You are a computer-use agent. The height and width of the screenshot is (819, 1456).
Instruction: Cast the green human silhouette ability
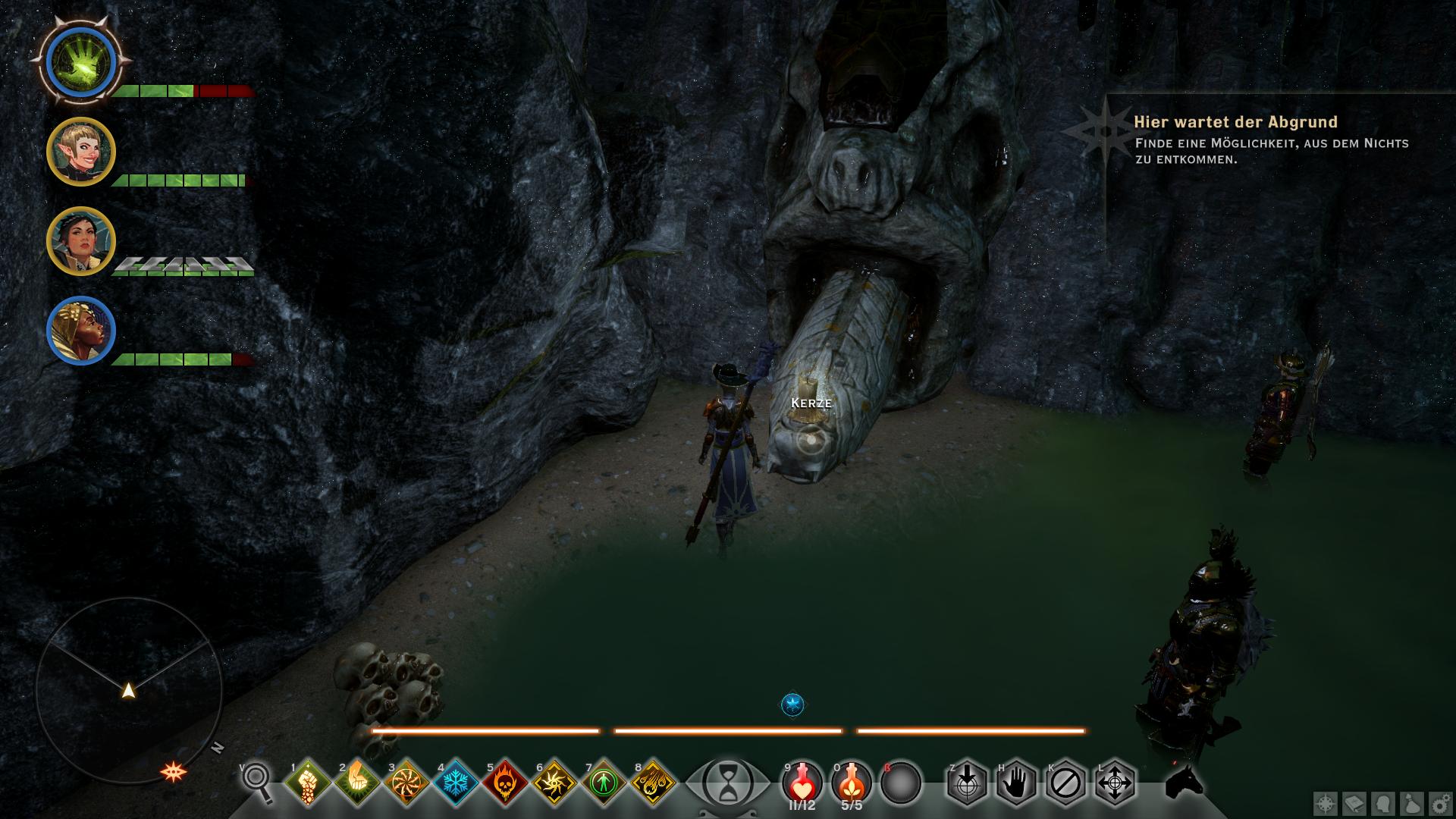pyautogui.click(x=604, y=782)
